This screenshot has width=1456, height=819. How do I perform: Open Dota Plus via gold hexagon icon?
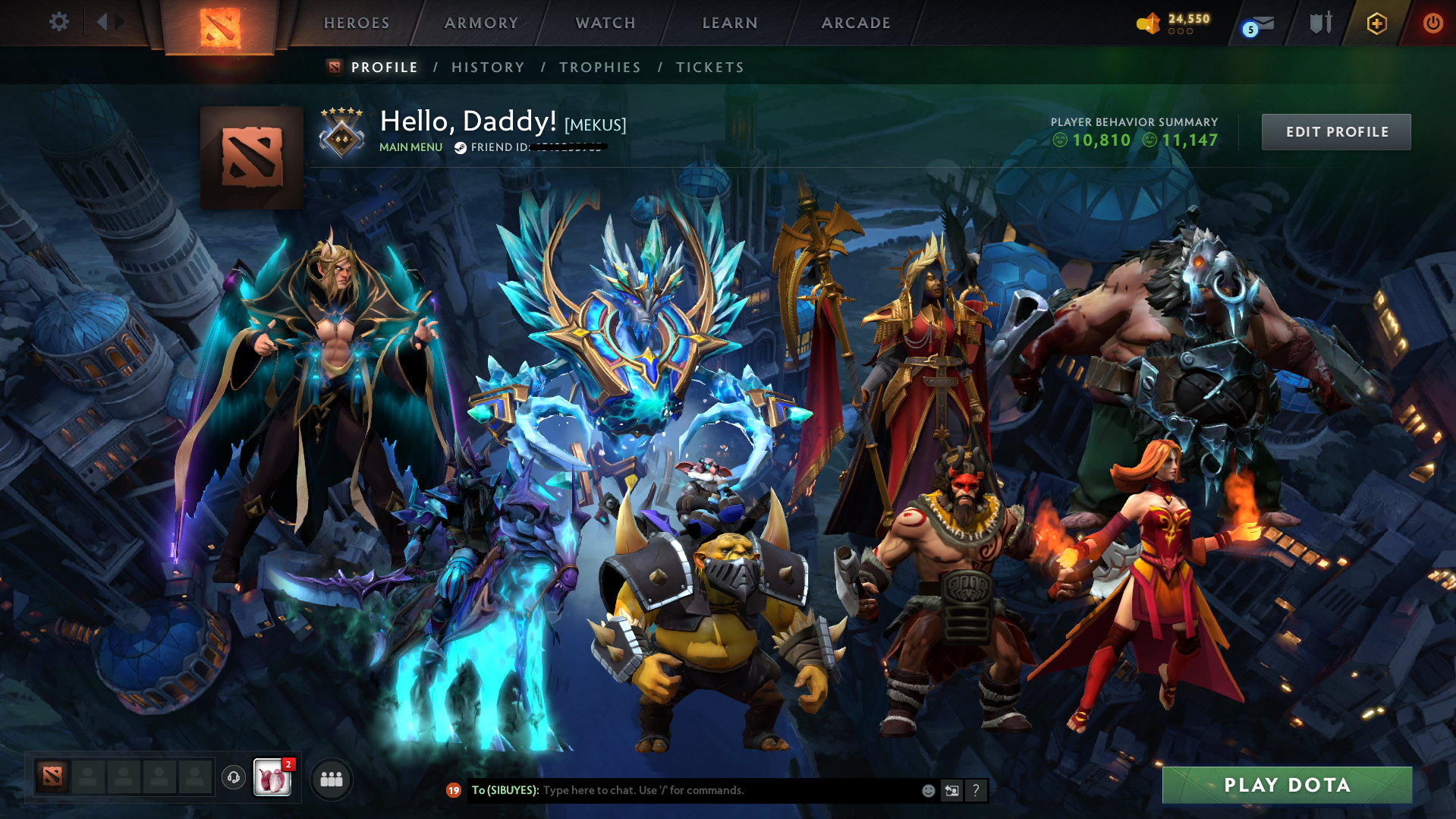coord(1376,23)
